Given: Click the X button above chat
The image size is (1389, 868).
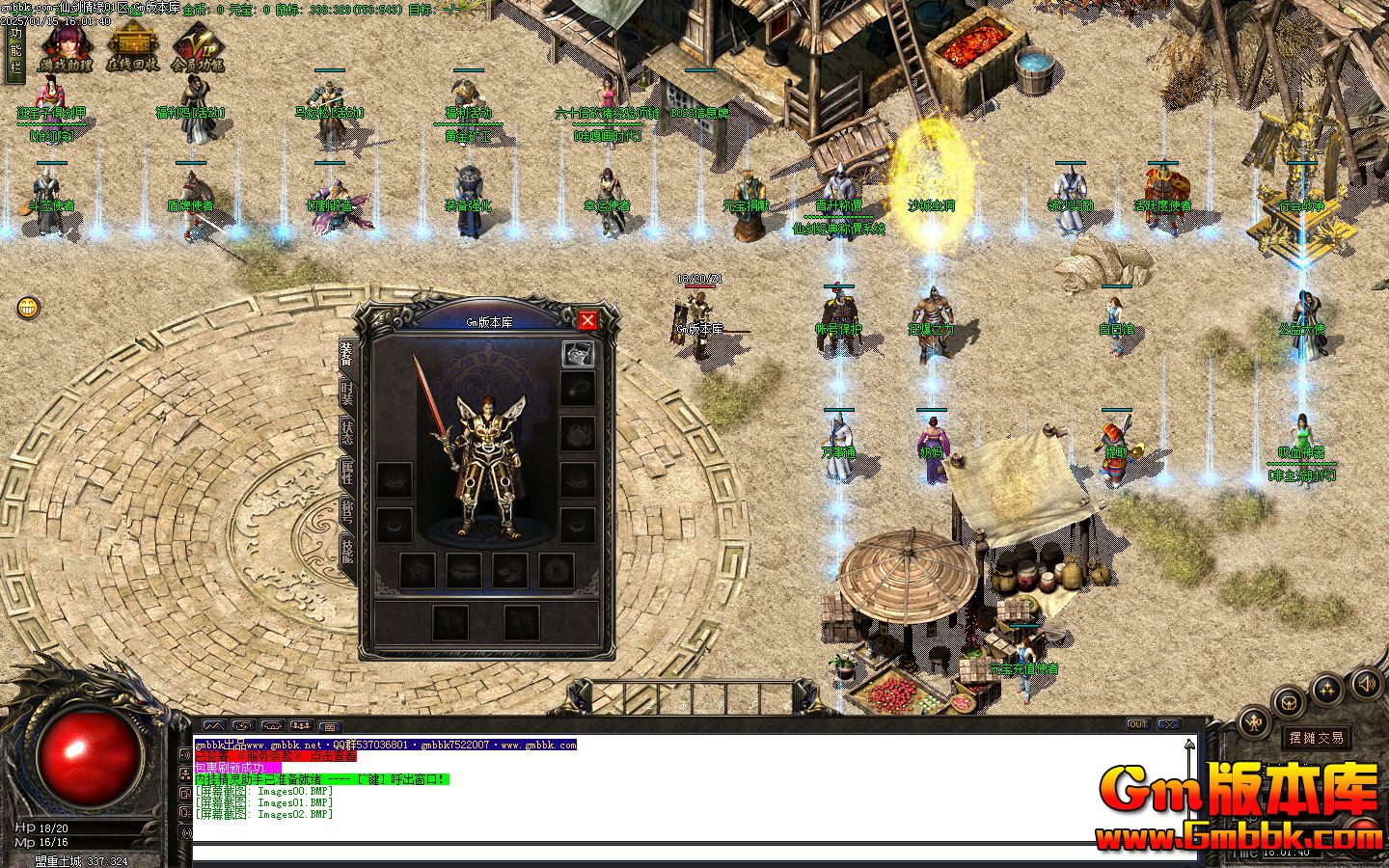Looking at the screenshot, I should 1169,724.
